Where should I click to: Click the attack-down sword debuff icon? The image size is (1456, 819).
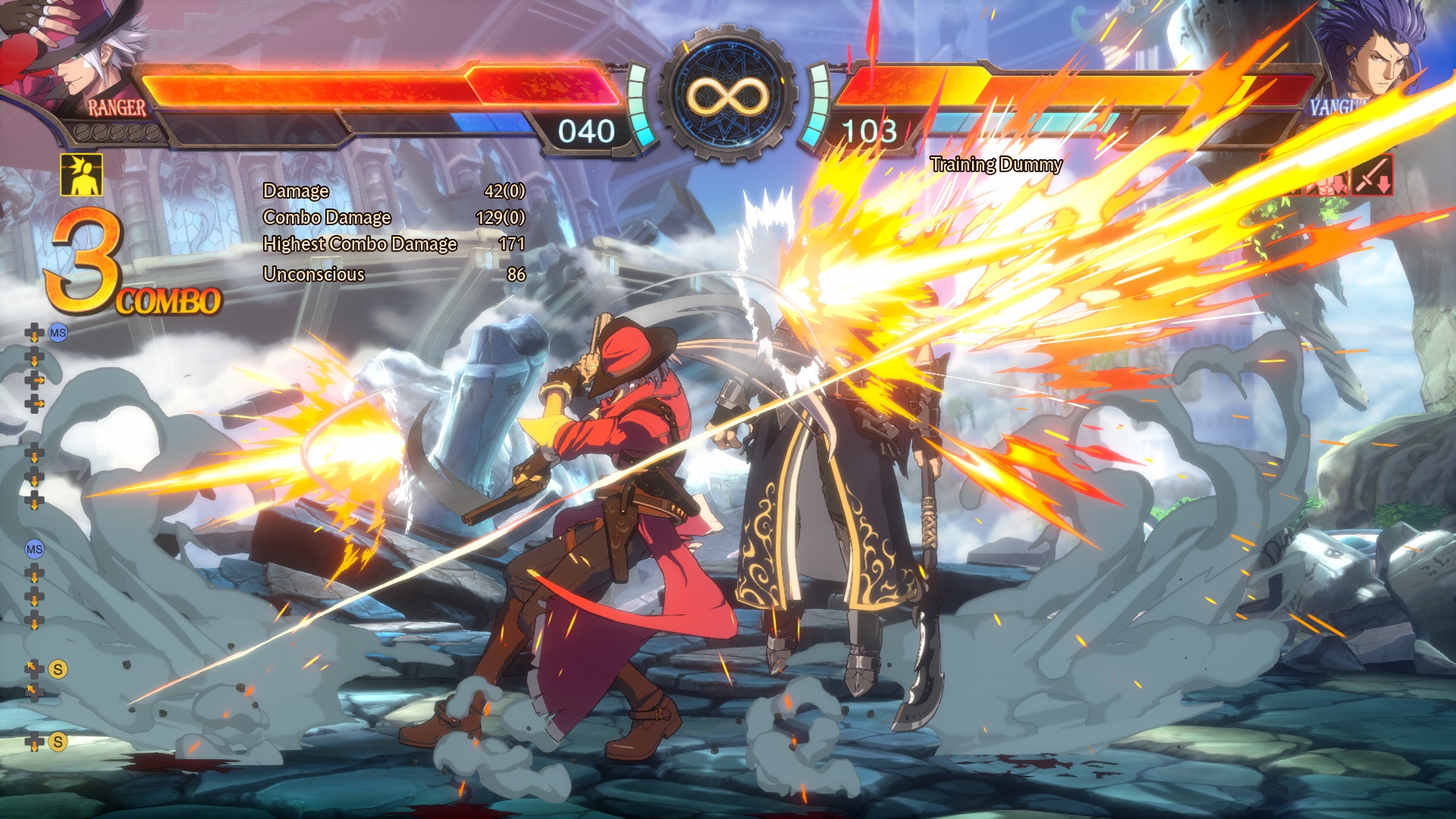(x=1373, y=176)
